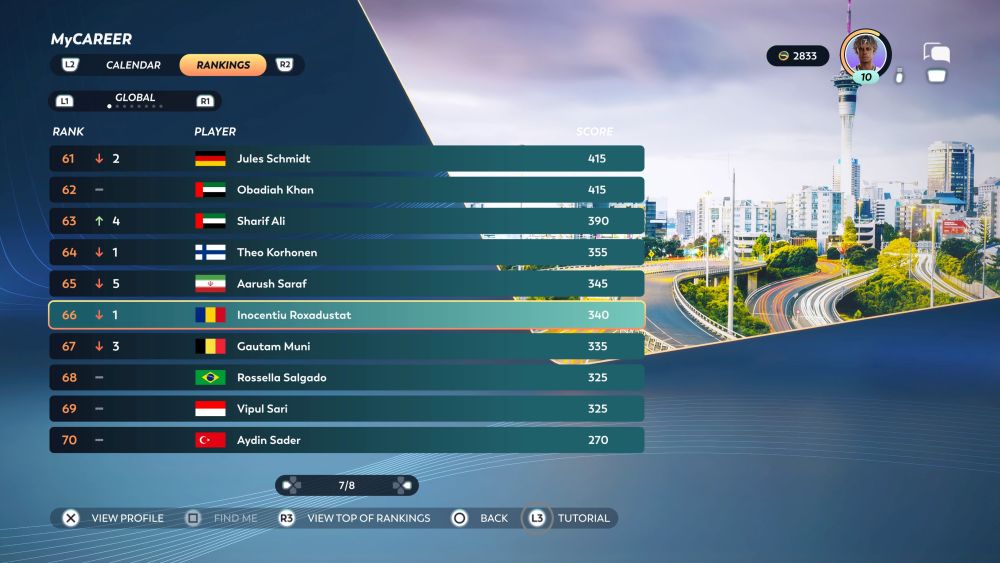1000x563 pixels.
Task: Select the Aarush Saraf entry
Action: (346, 284)
